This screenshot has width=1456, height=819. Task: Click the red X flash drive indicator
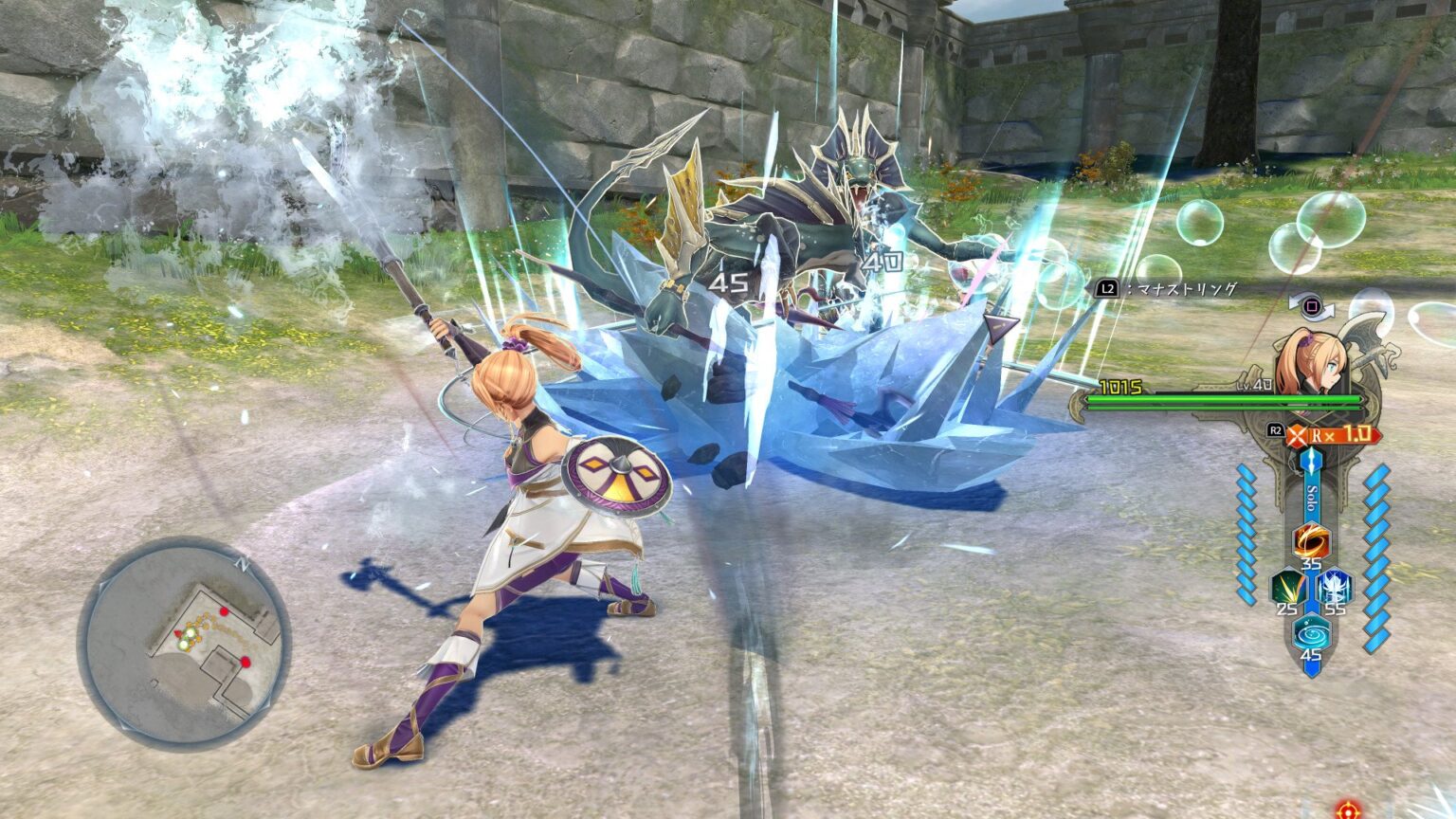[1295, 436]
